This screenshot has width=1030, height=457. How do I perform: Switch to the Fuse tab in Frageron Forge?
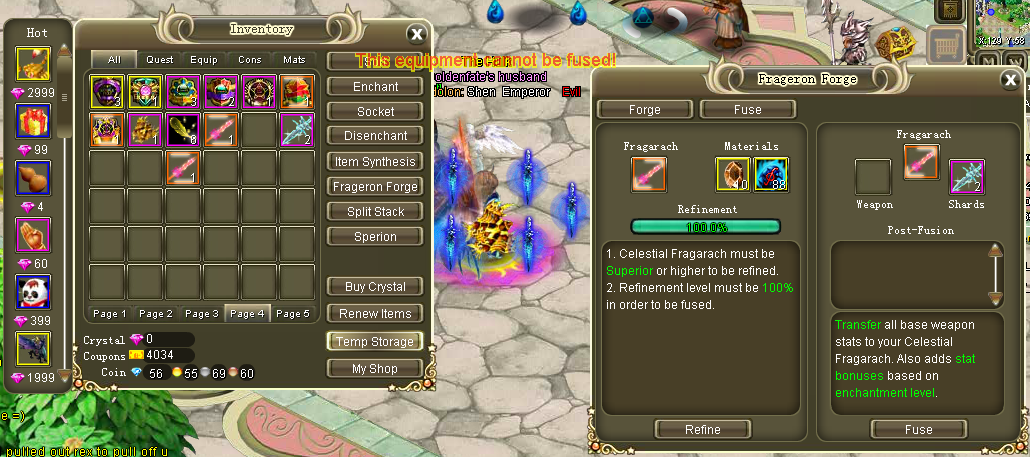(x=747, y=110)
